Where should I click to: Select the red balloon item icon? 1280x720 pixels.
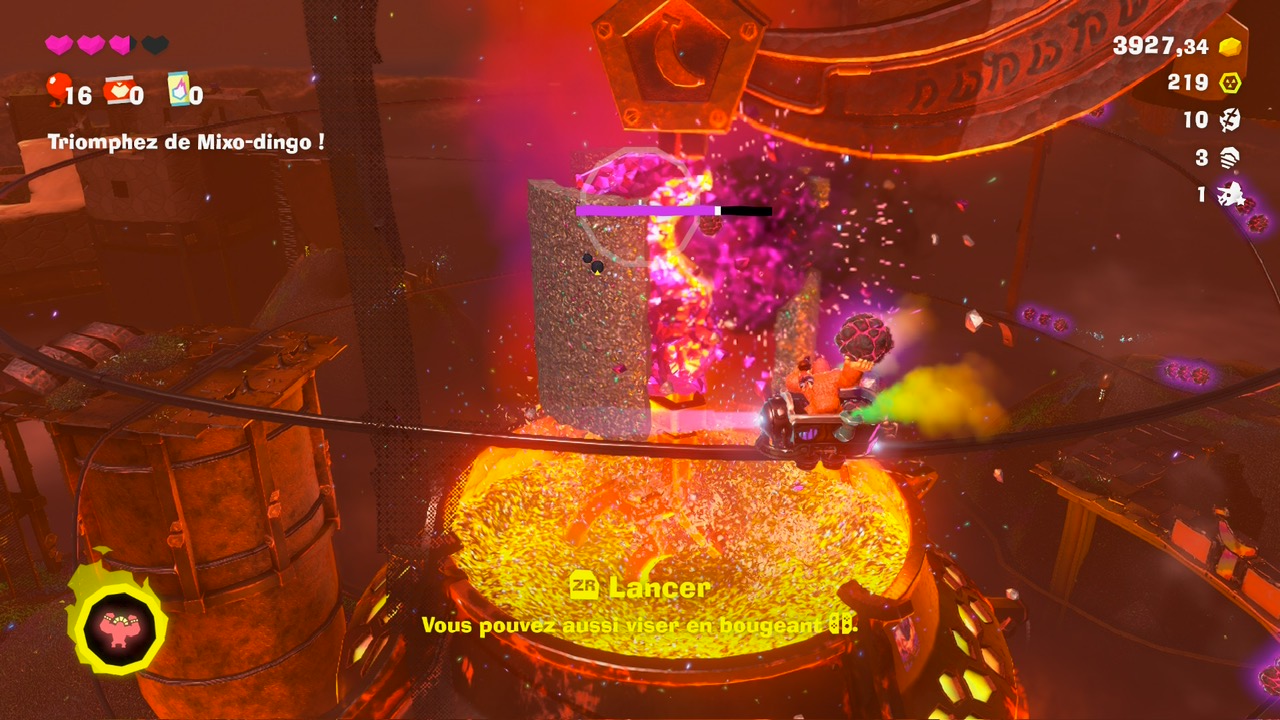pos(58,89)
